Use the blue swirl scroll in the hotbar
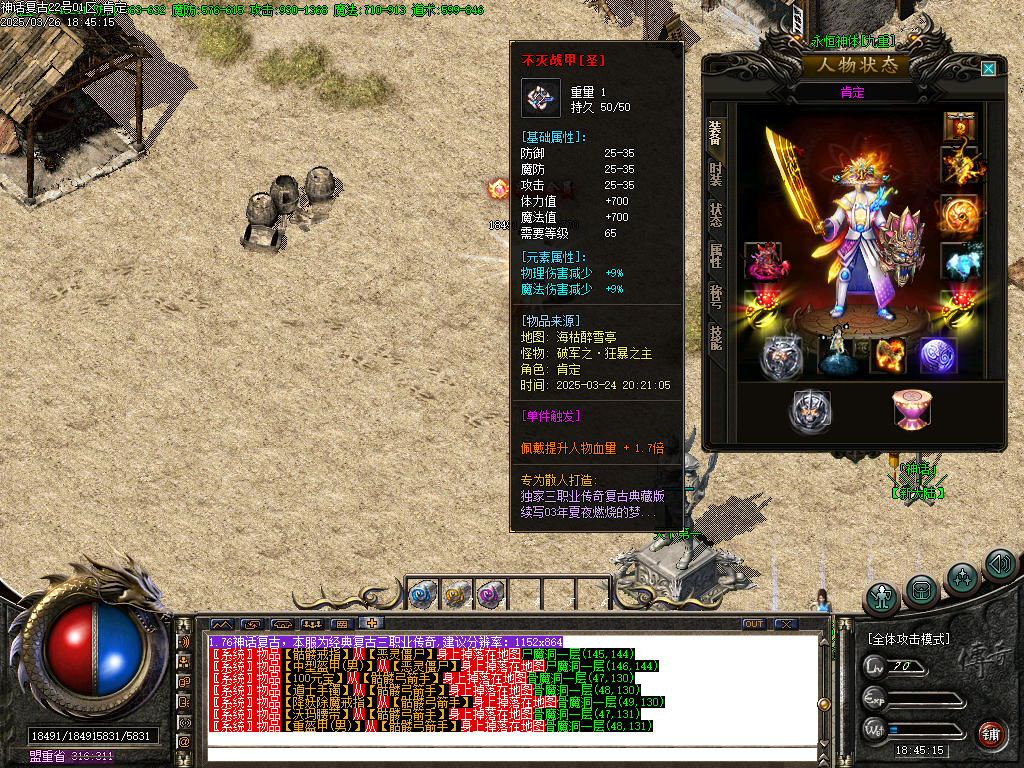The width and height of the screenshot is (1024, 768). 421,594
